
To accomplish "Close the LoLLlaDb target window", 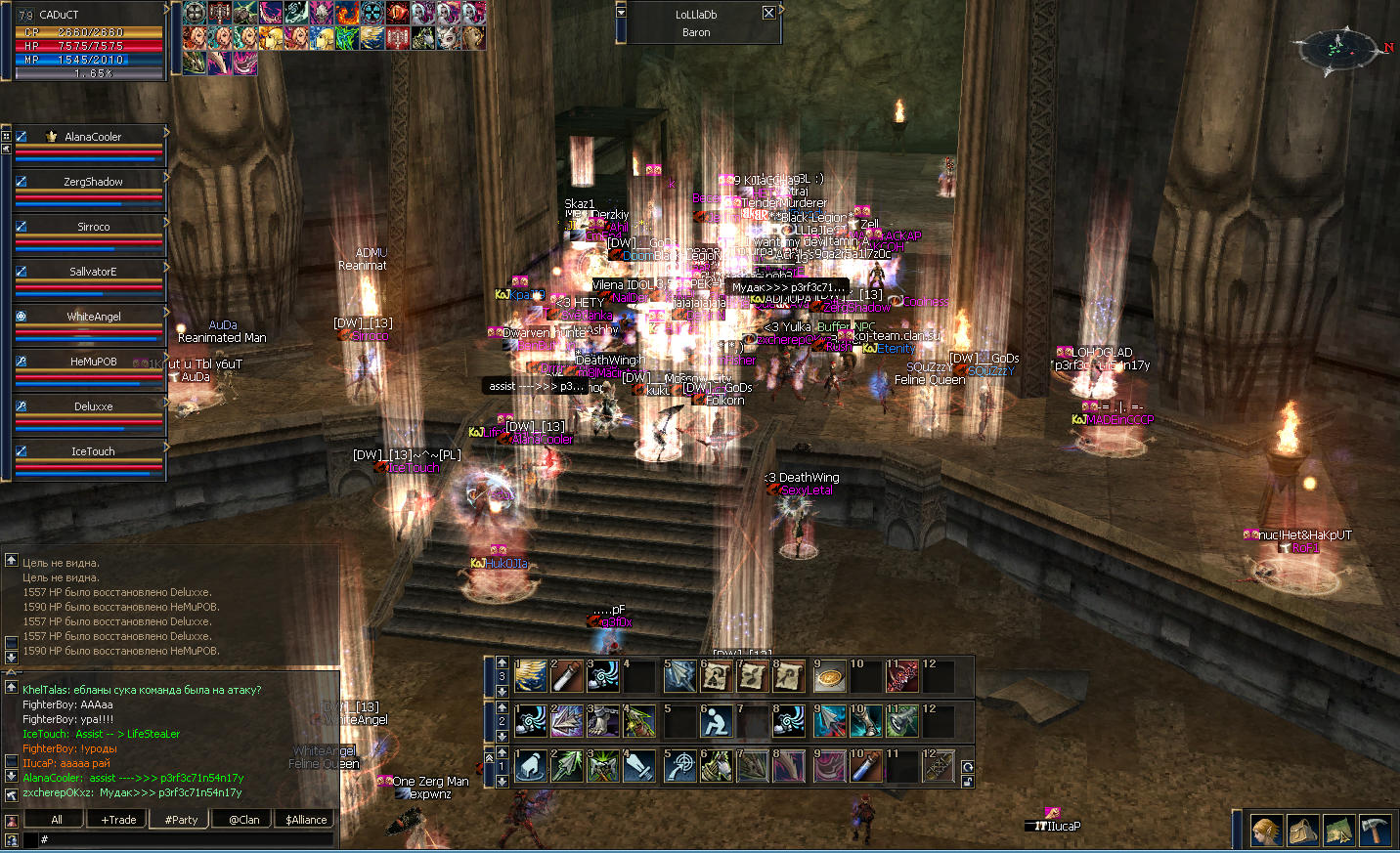I will click(x=768, y=13).
